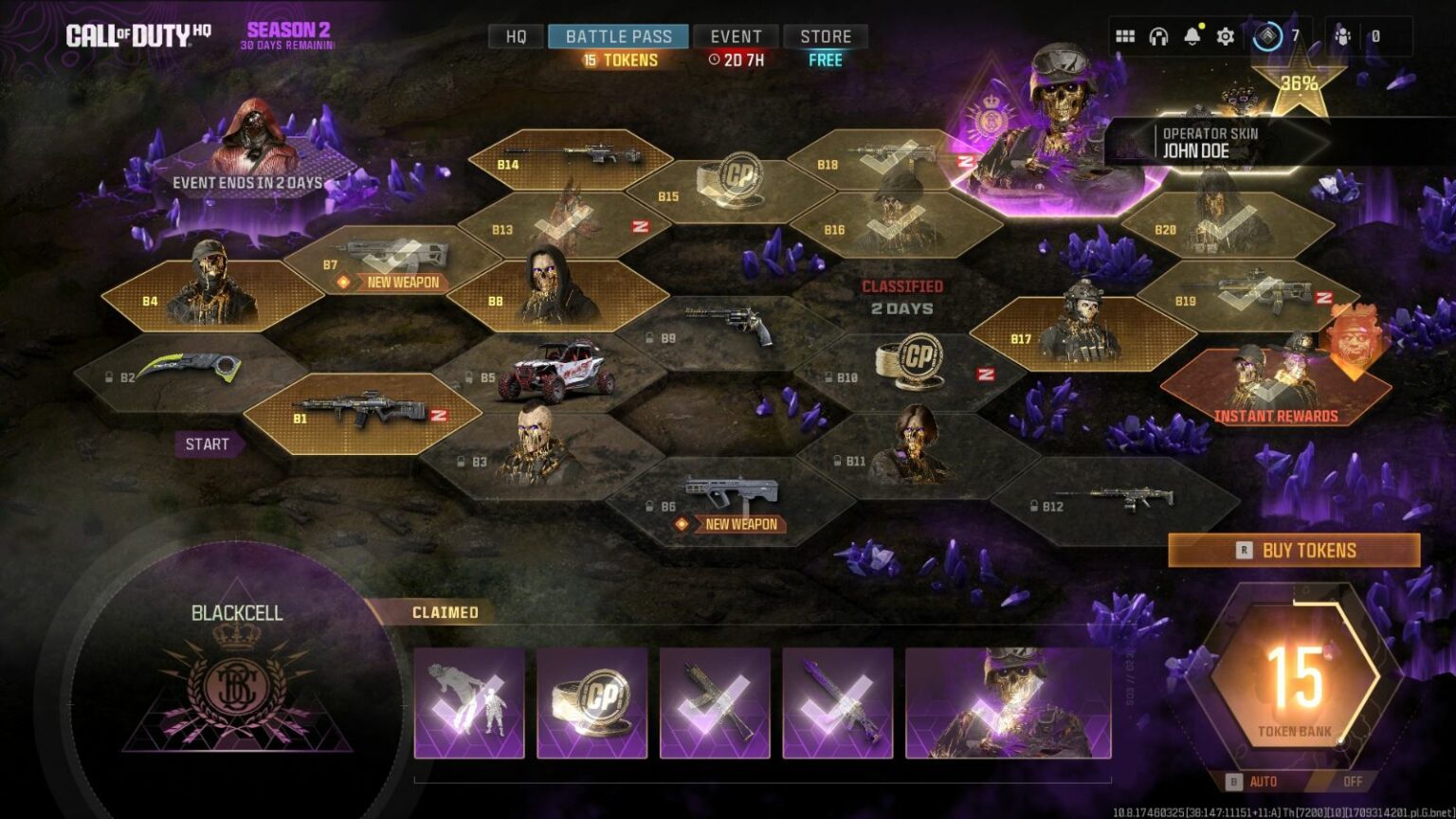Select the Battle Pass tab
Viewport: 1456px width, 819px height.
tap(618, 37)
